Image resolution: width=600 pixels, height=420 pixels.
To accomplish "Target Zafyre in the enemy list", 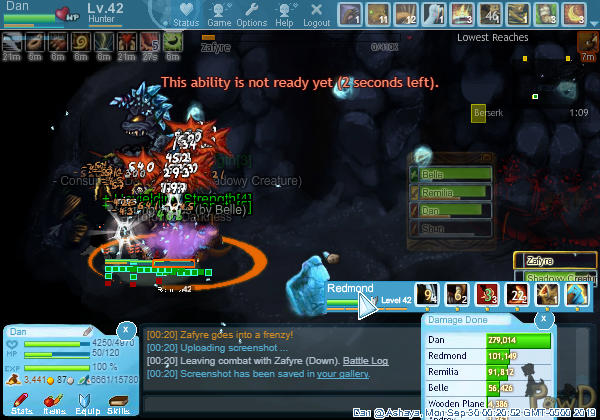I will tap(555, 259).
